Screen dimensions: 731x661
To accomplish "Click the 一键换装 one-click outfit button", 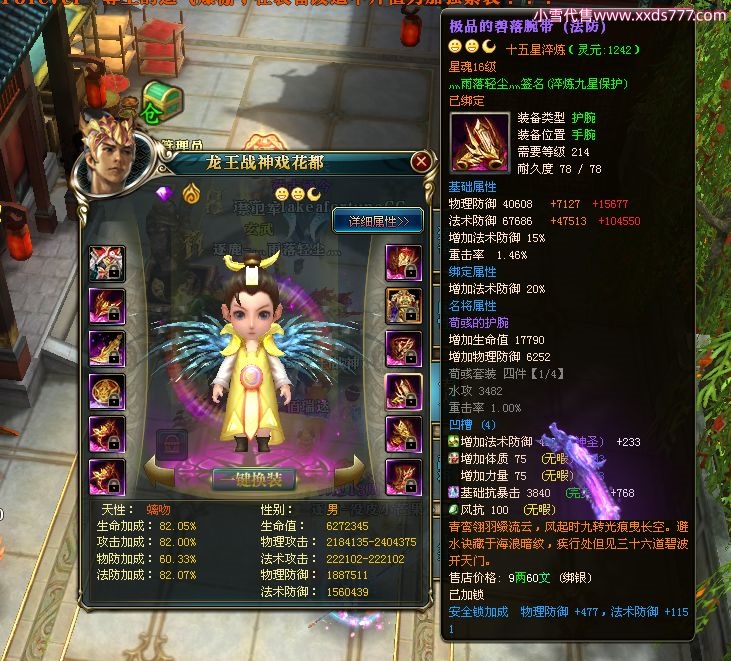I will tap(253, 478).
